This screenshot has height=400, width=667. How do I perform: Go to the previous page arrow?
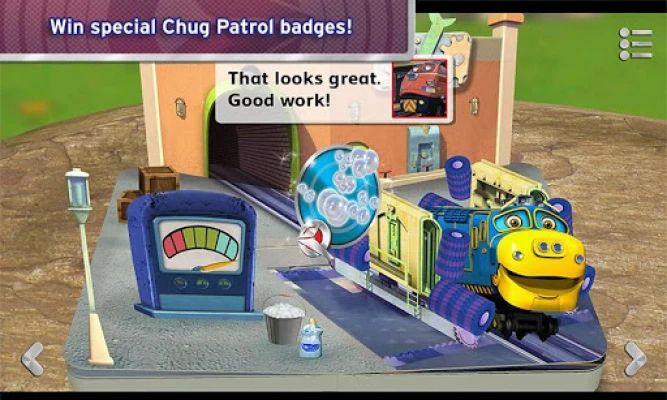click(x=32, y=357)
